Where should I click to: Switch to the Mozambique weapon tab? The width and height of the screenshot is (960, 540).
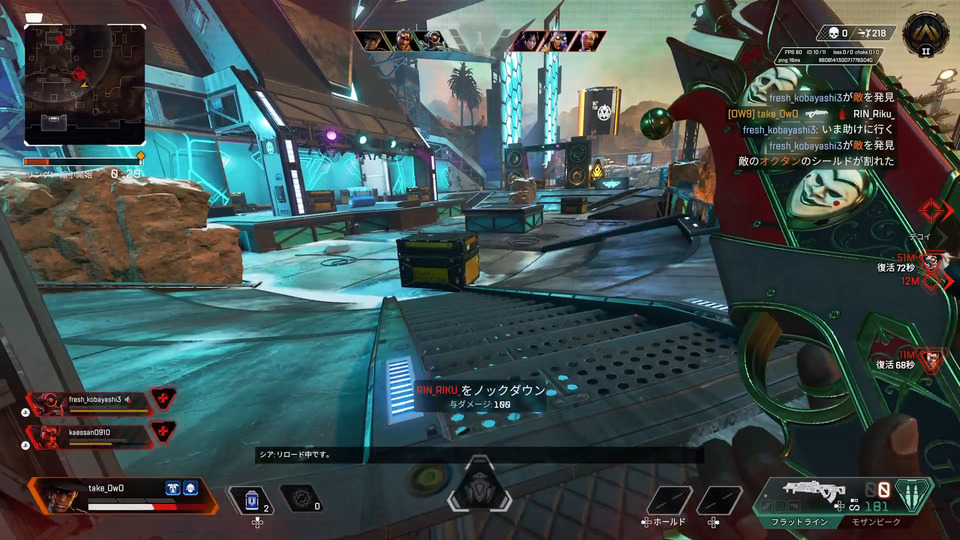coord(878,522)
